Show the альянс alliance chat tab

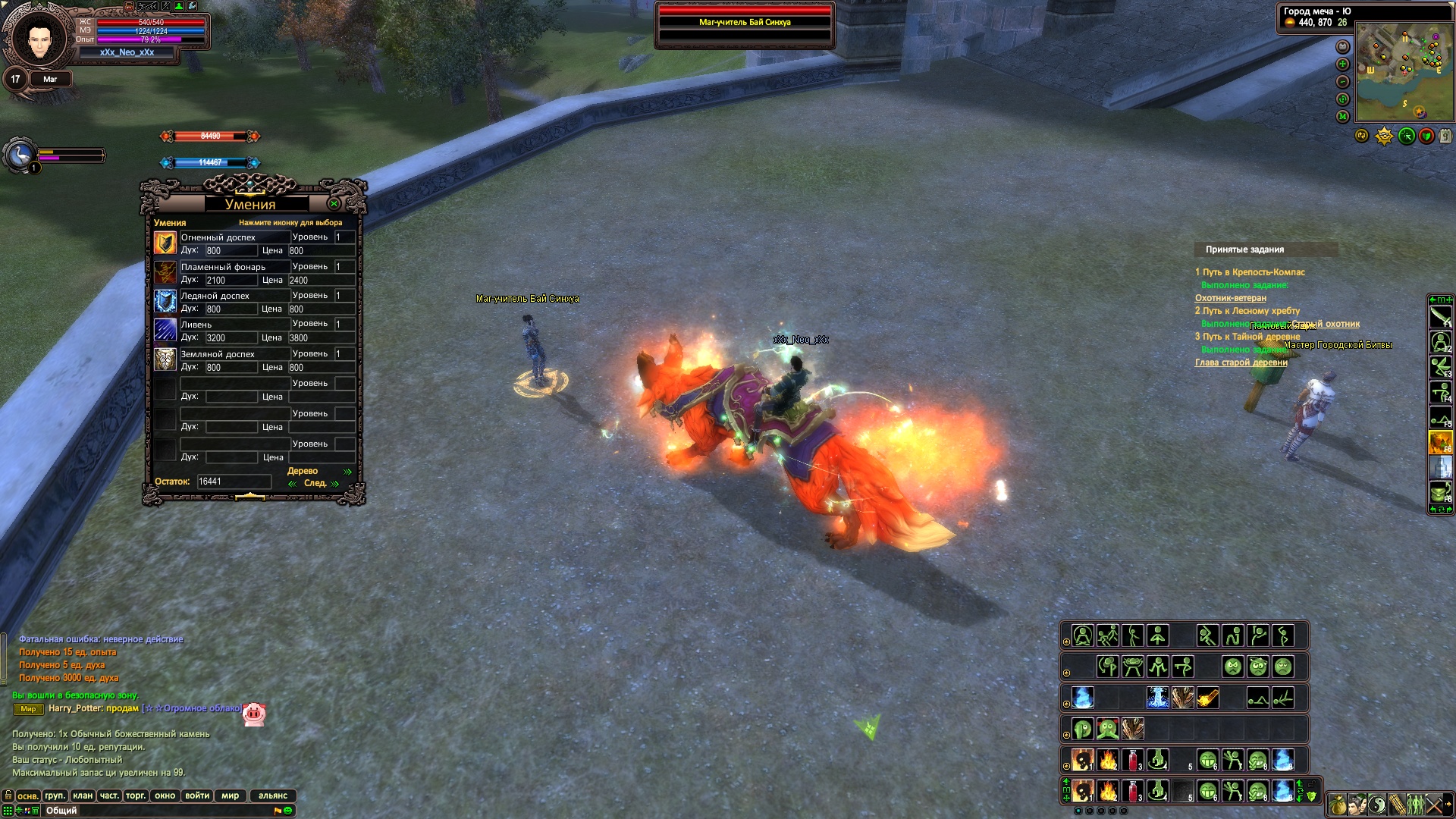pyautogui.click(x=273, y=795)
